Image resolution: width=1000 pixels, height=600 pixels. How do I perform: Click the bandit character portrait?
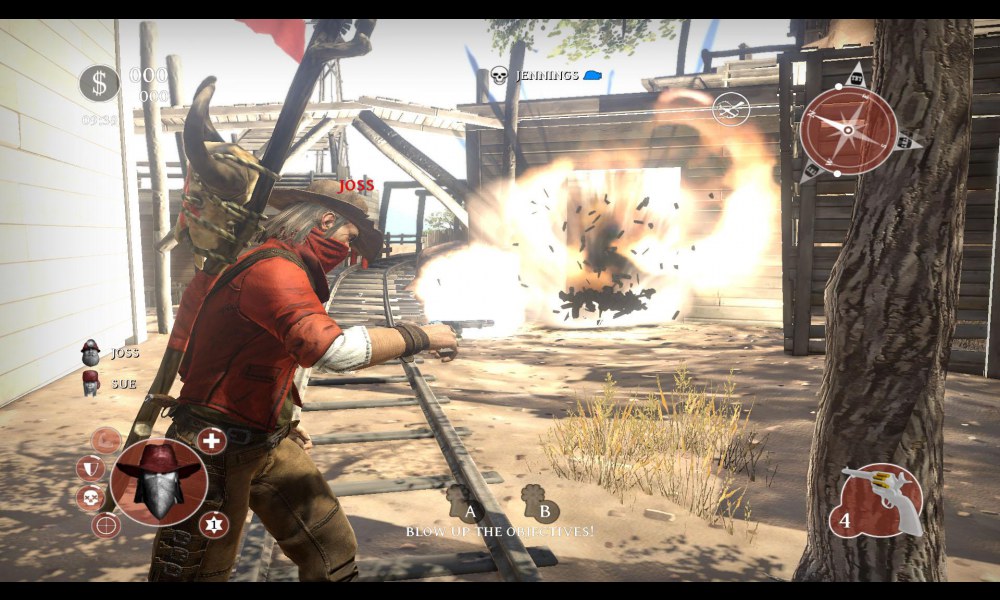coord(159,482)
